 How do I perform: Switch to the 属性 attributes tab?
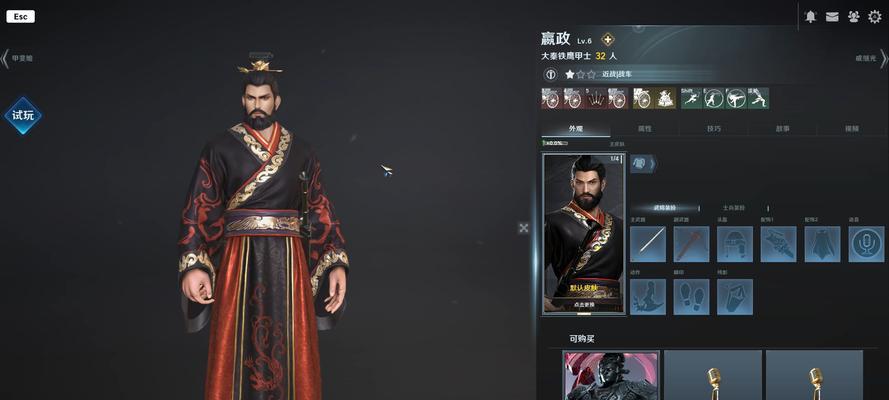645,129
